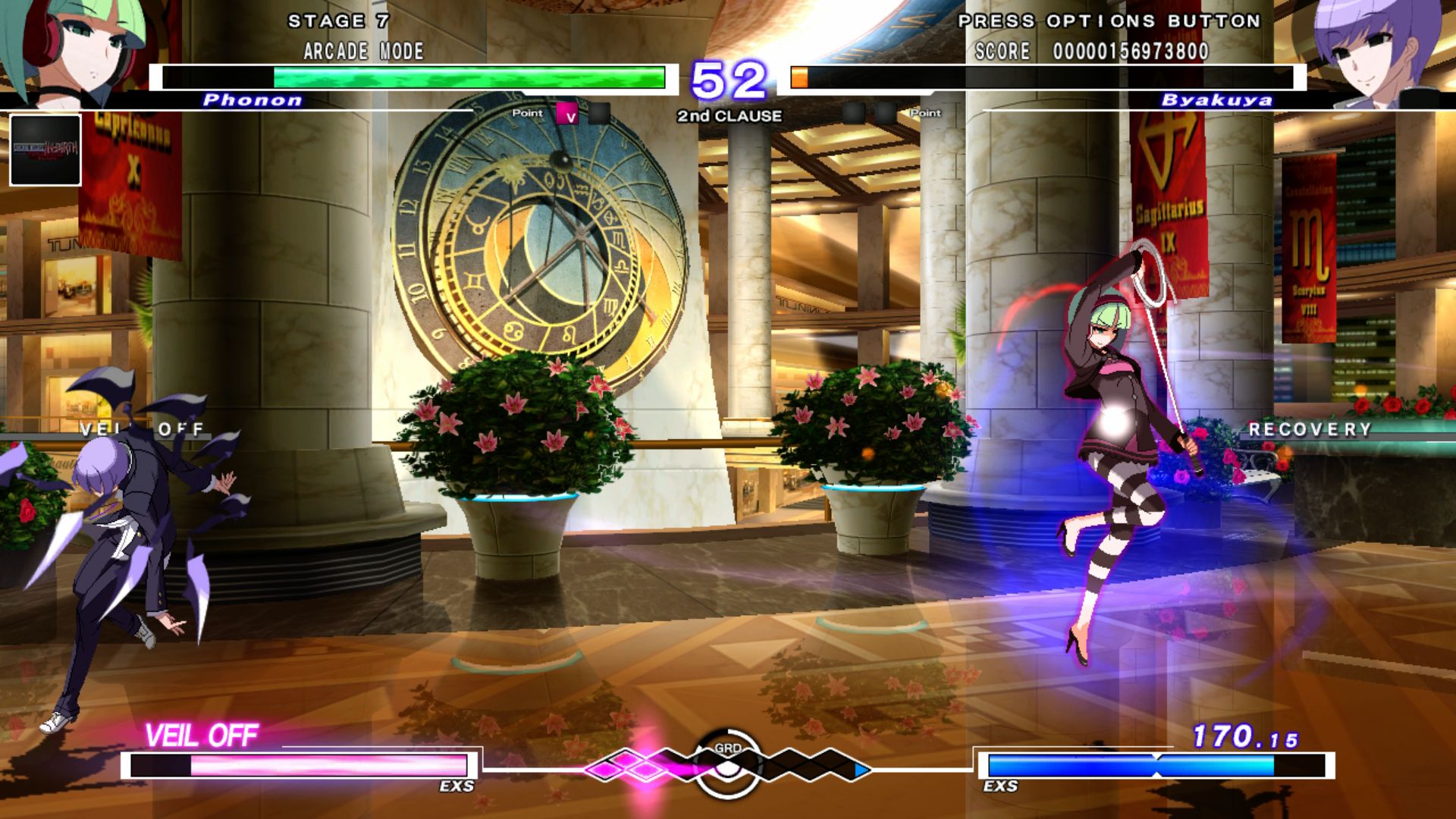
Task: Expand the 2nd CLAUSE round banner
Action: (x=728, y=116)
